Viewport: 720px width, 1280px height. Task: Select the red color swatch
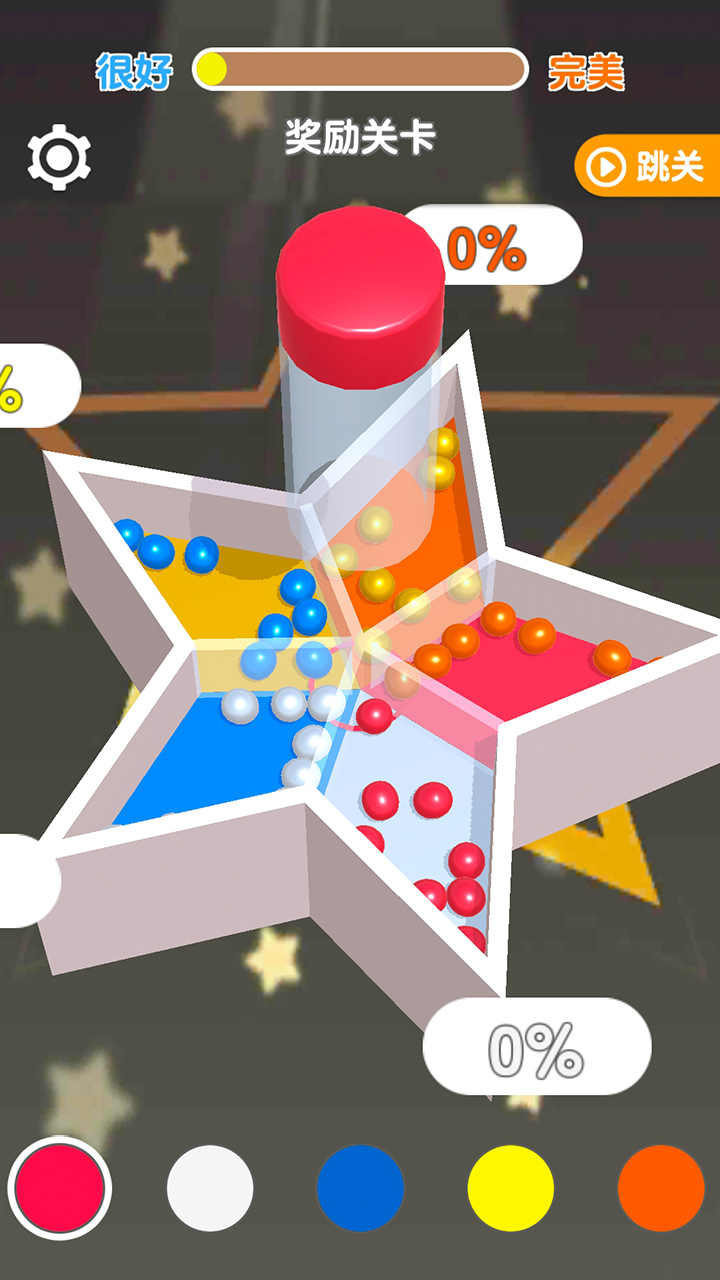60,1188
